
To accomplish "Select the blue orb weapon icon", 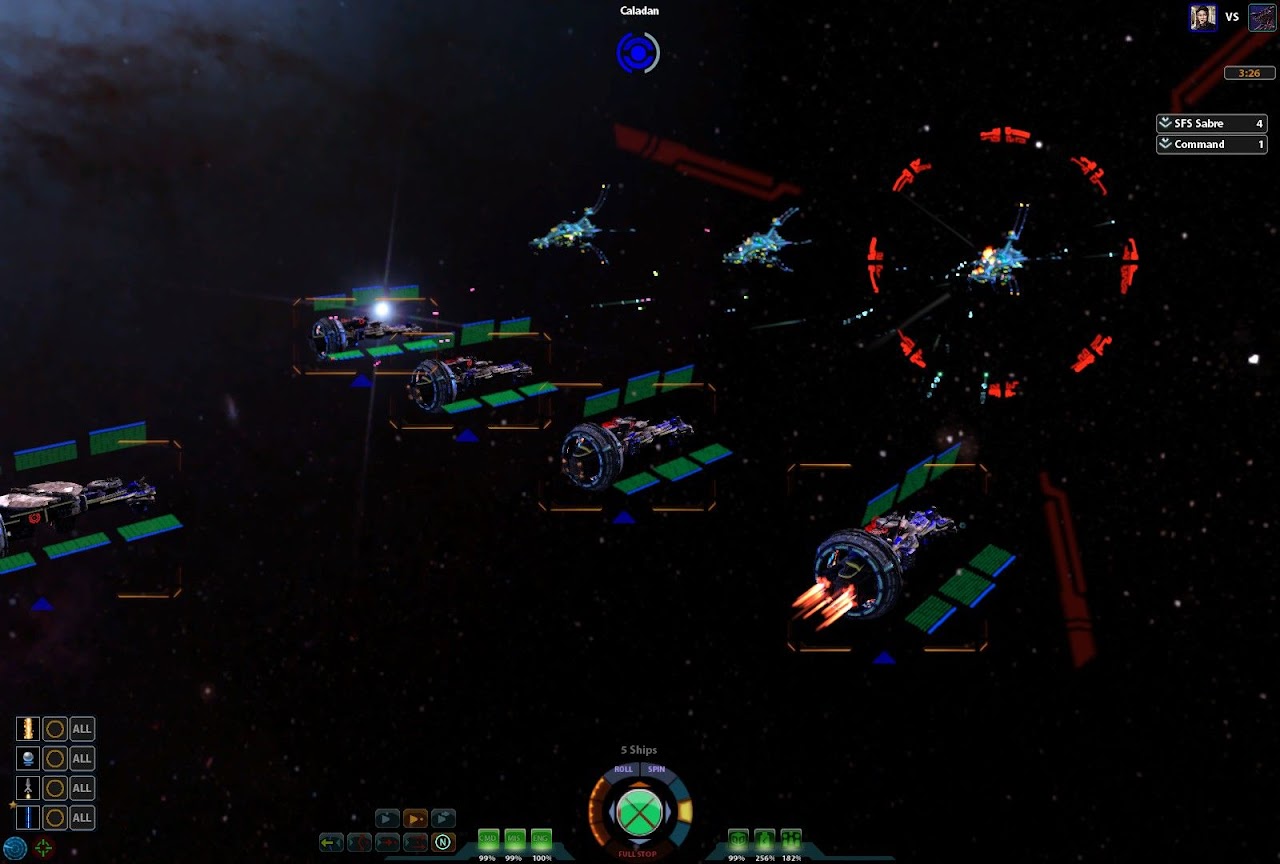I will 27,758.
